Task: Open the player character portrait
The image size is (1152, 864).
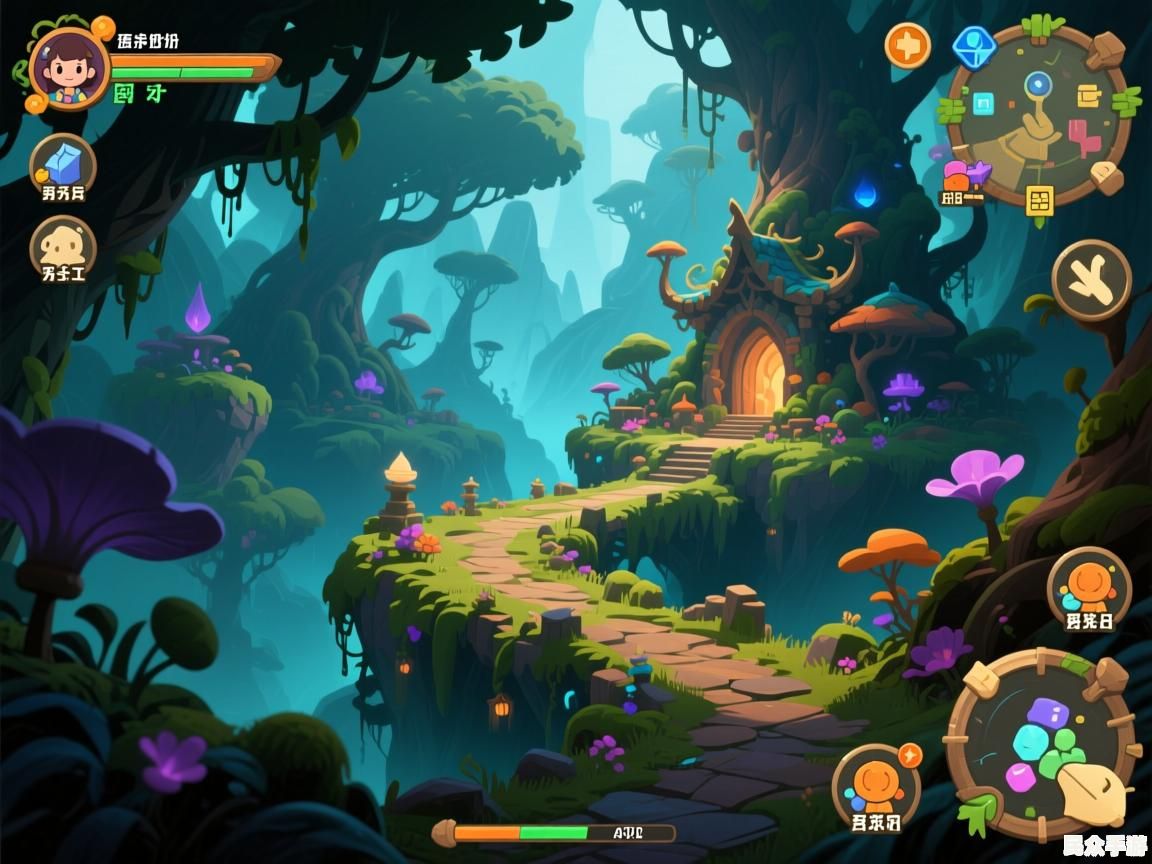Action: pos(68,67)
